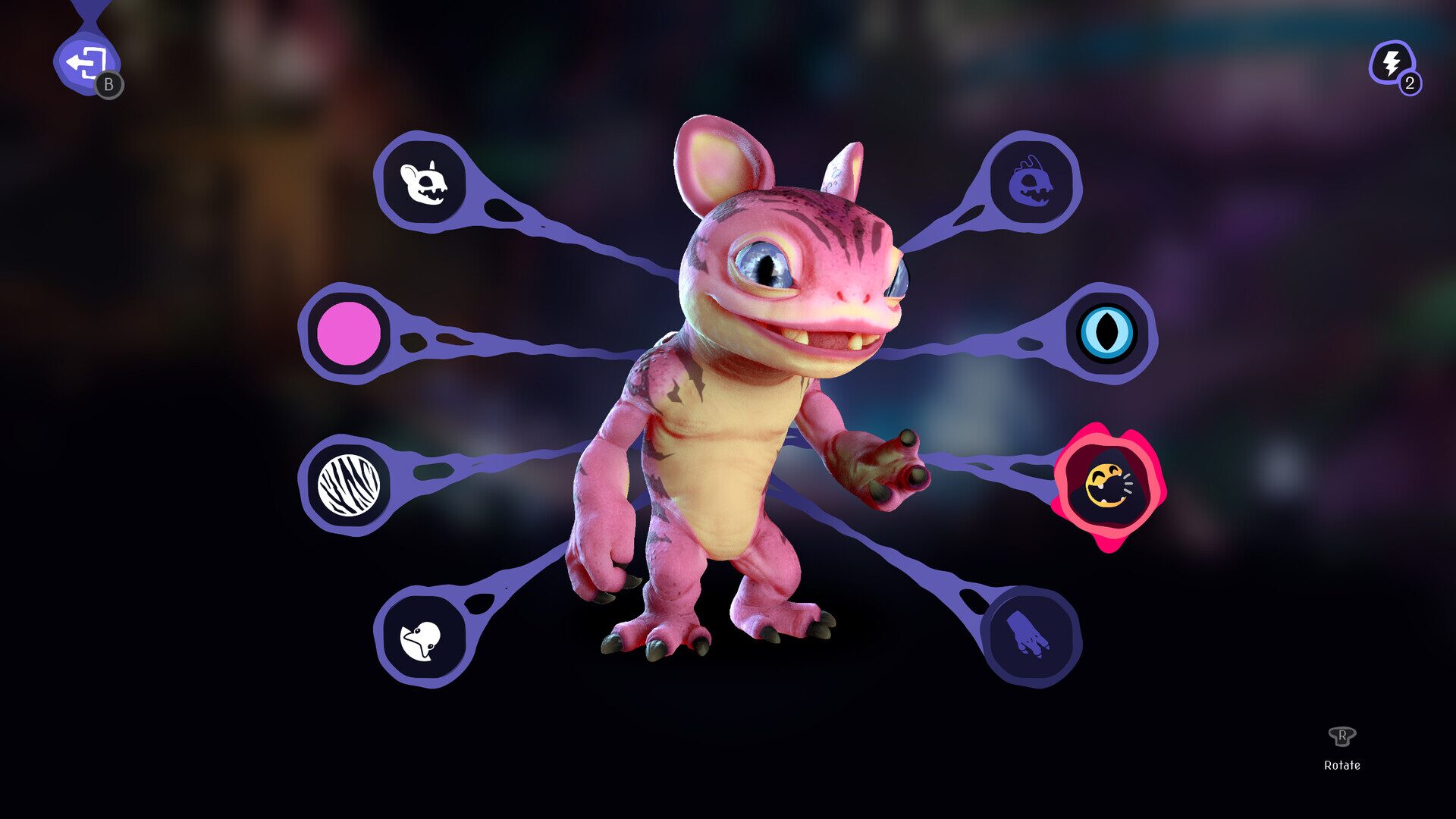Pick the blue slit-pupil eye option

pyautogui.click(x=1106, y=334)
